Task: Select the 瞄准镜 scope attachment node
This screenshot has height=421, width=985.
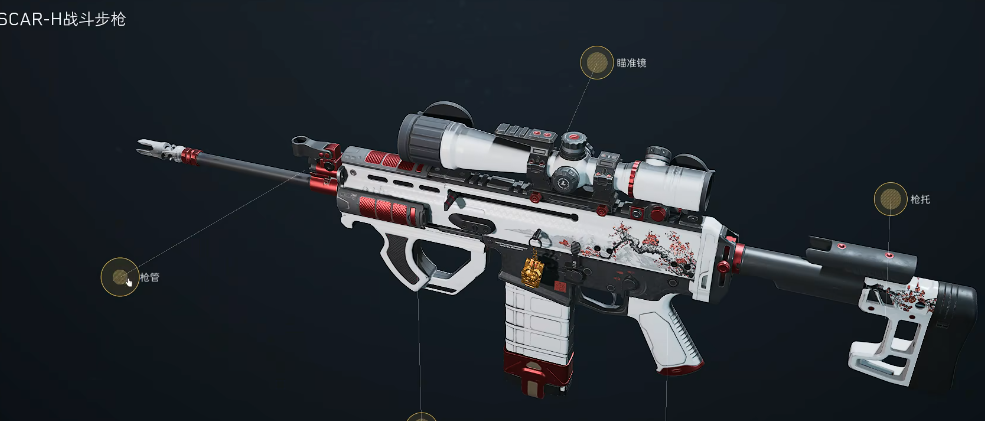Action: [597, 63]
